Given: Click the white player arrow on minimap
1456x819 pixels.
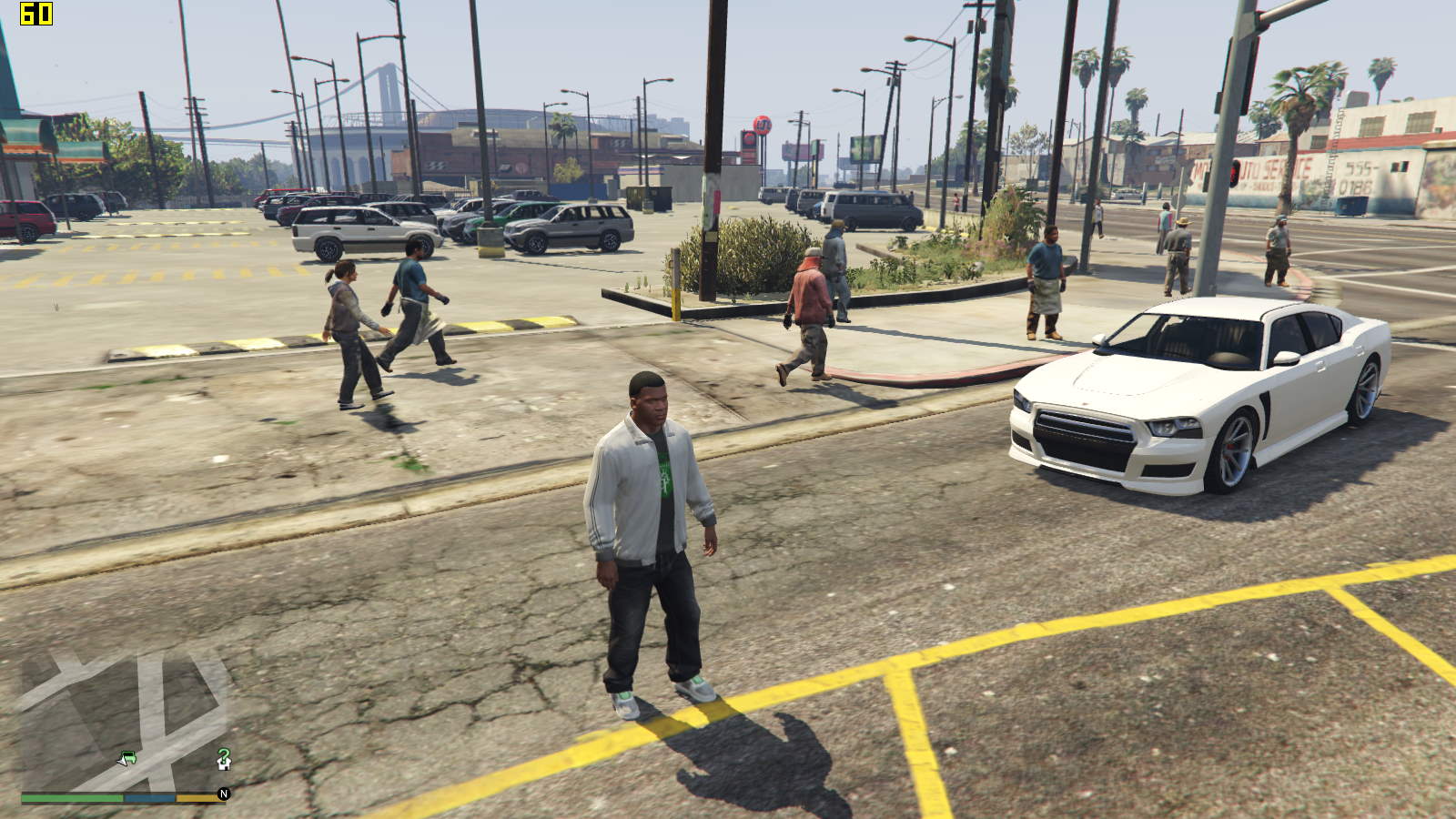Looking at the screenshot, I should (121, 761).
